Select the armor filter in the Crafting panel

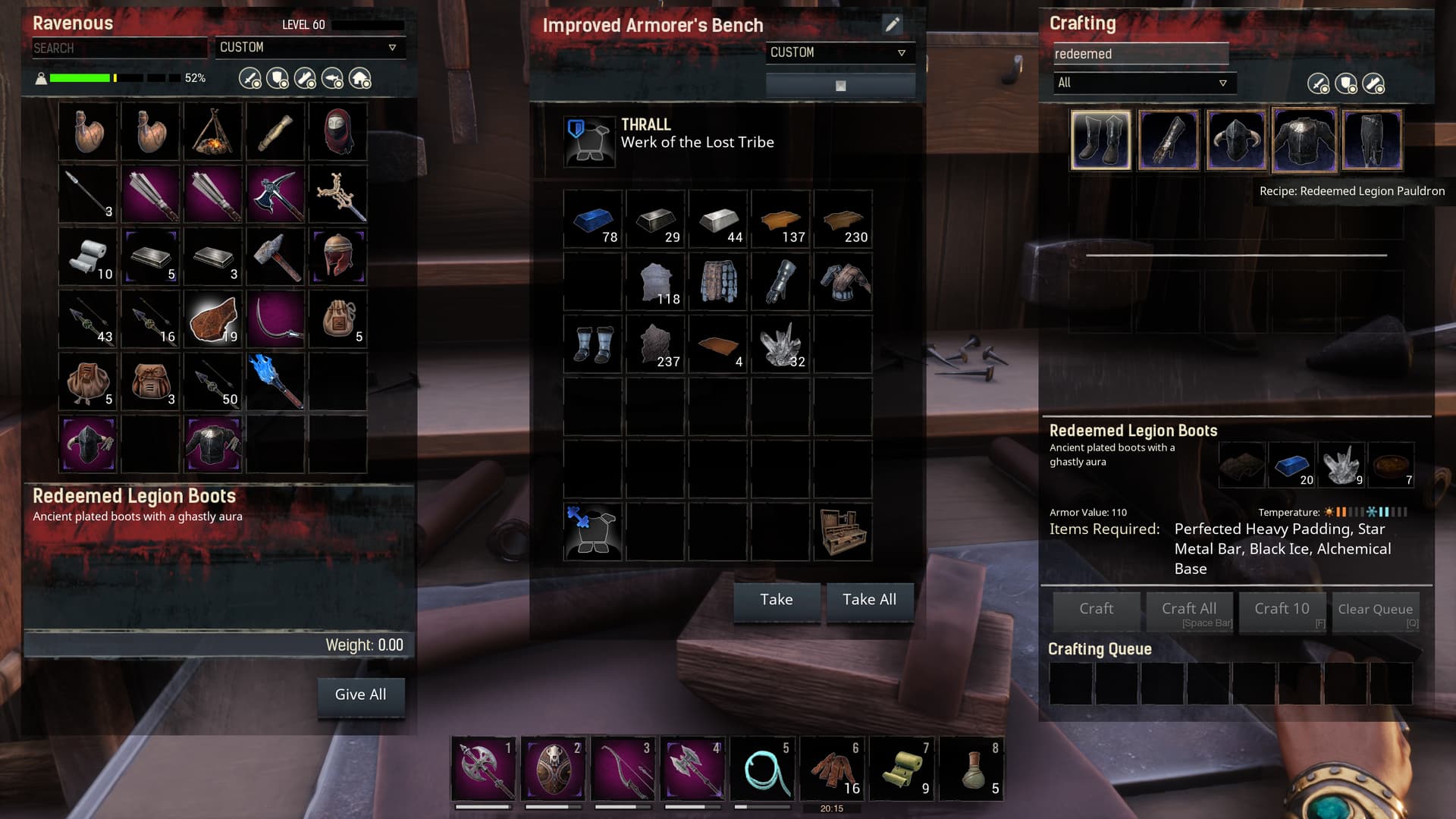pos(1347,83)
